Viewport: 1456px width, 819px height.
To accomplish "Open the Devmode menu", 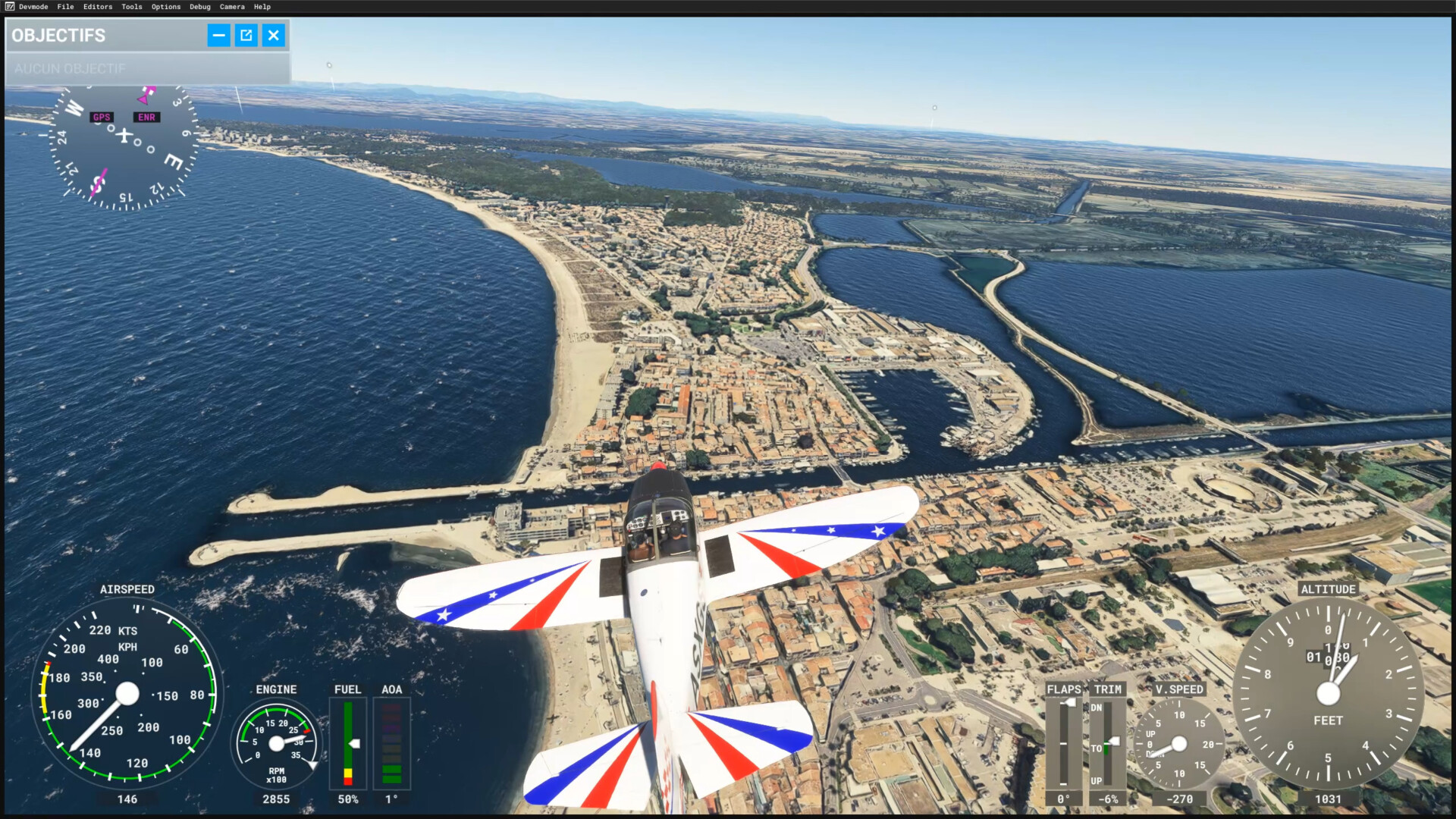I will [x=33, y=7].
